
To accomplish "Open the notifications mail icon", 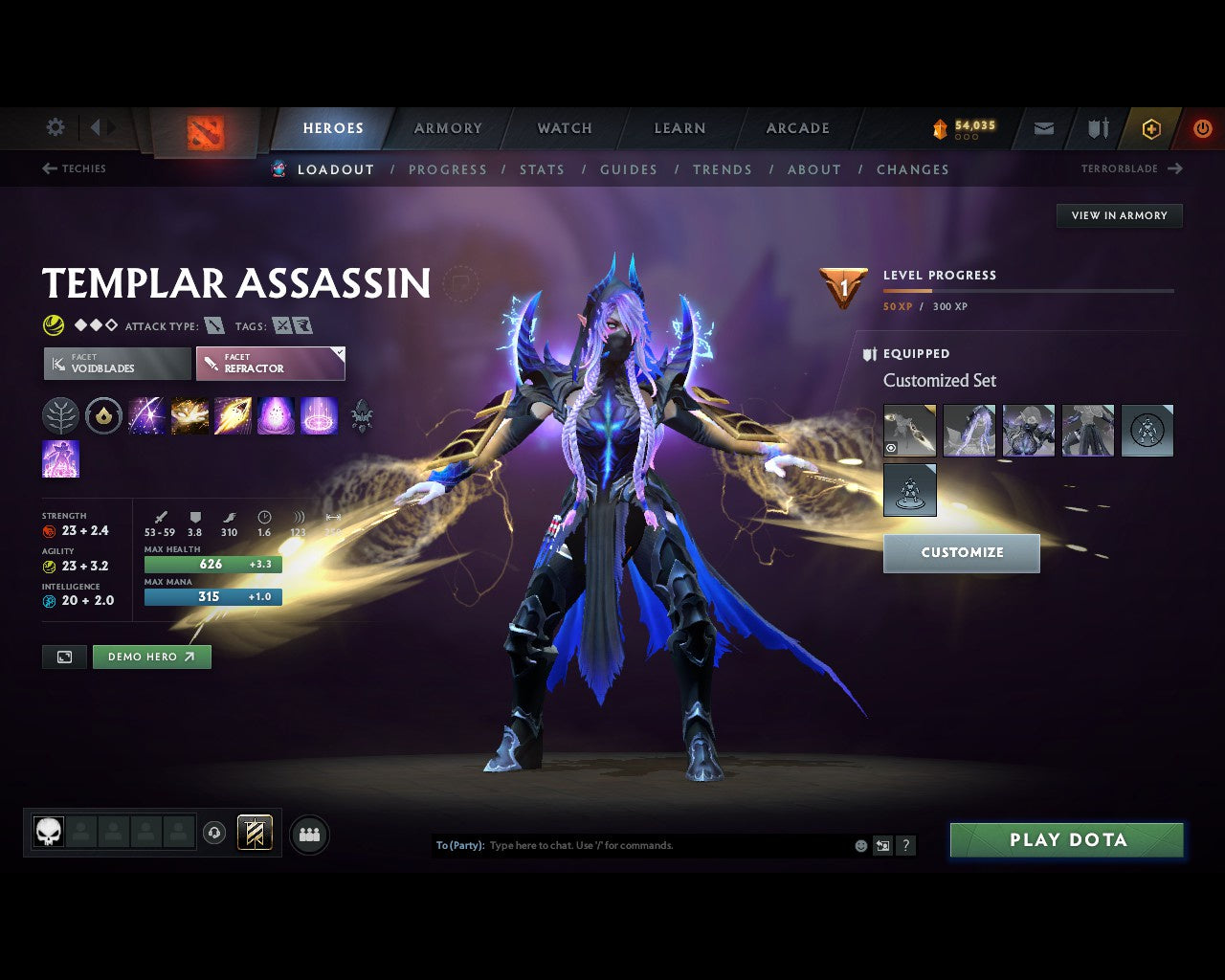I will coord(1043,127).
